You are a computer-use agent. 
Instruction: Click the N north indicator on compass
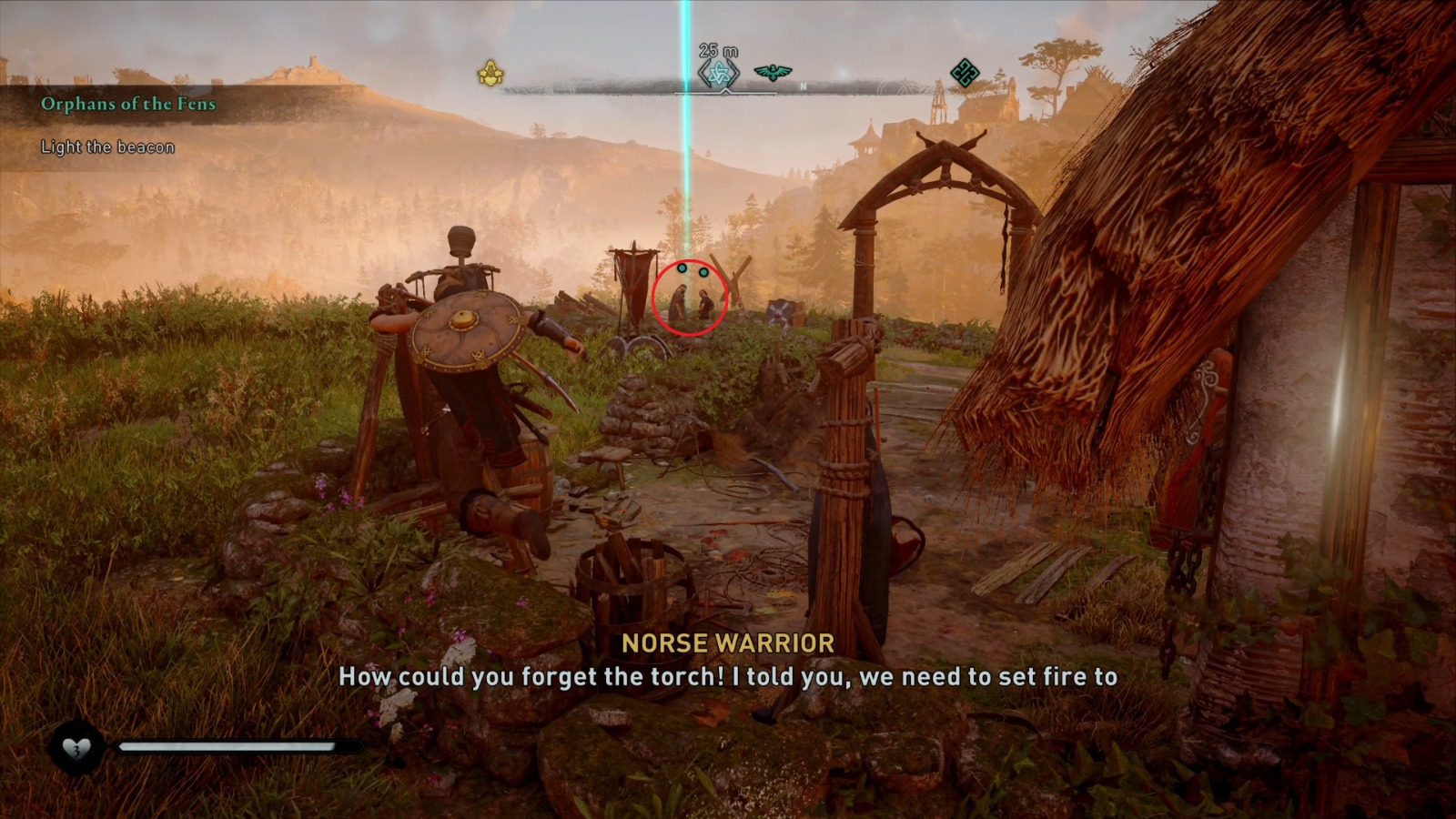[x=802, y=83]
